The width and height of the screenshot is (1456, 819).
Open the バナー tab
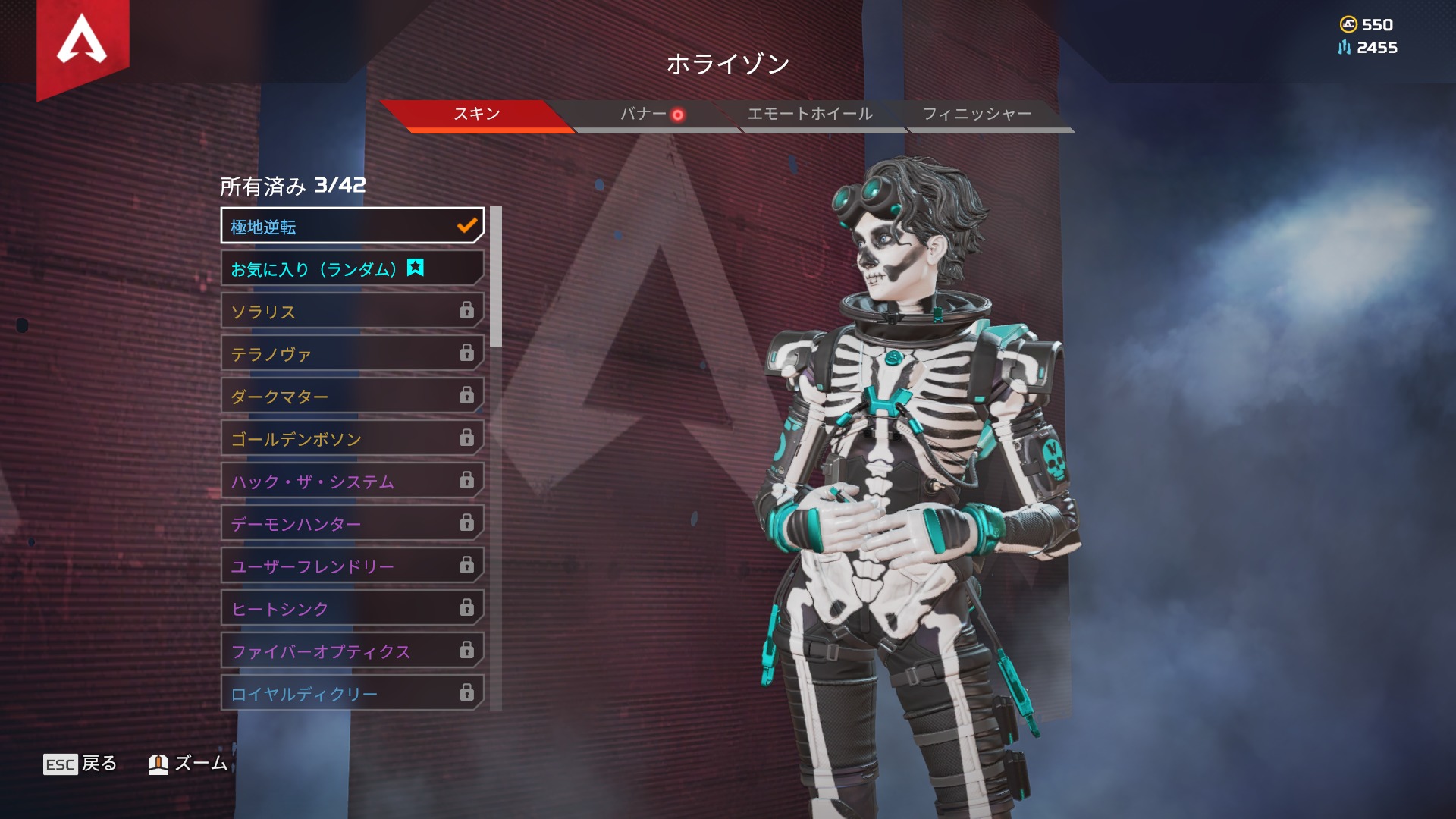click(644, 115)
